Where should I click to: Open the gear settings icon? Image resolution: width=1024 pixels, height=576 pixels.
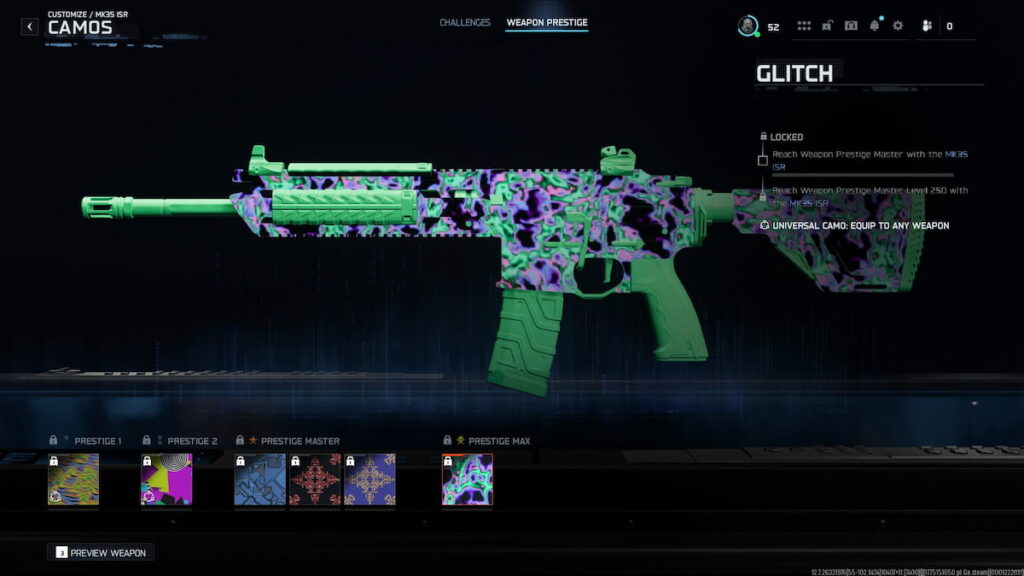click(x=897, y=26)
